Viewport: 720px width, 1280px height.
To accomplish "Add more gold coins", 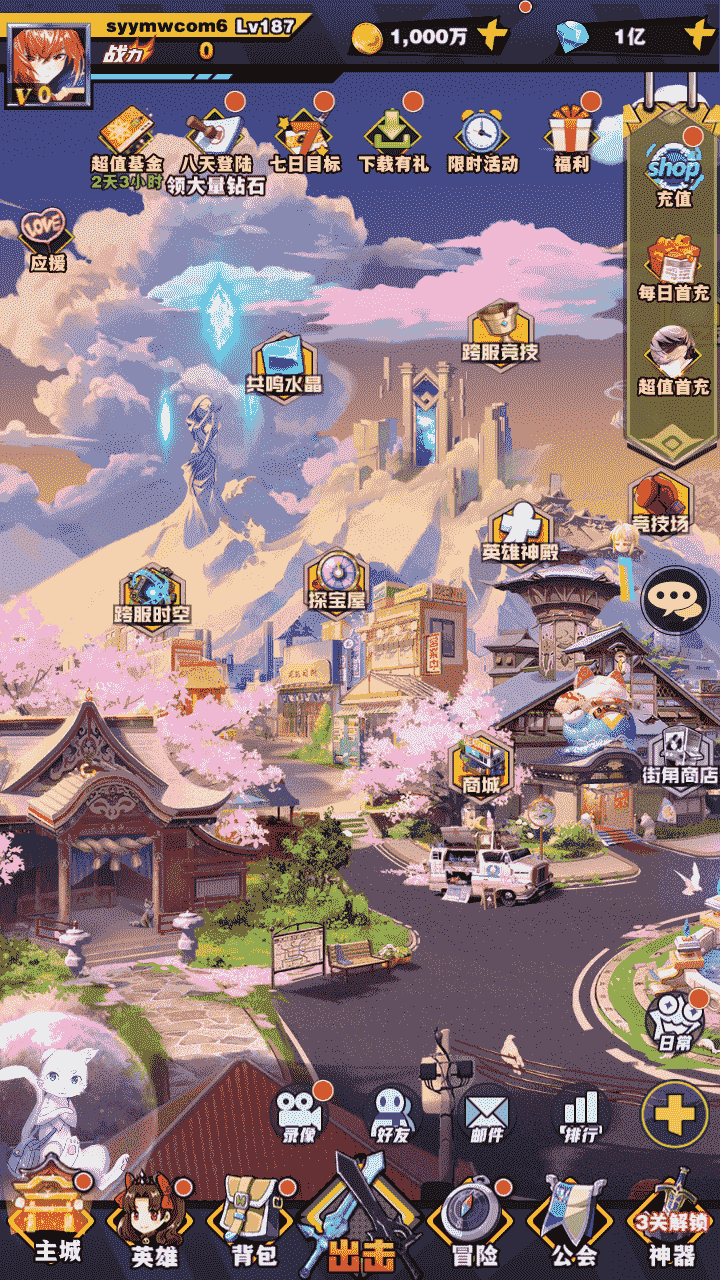I will (492, 37).
